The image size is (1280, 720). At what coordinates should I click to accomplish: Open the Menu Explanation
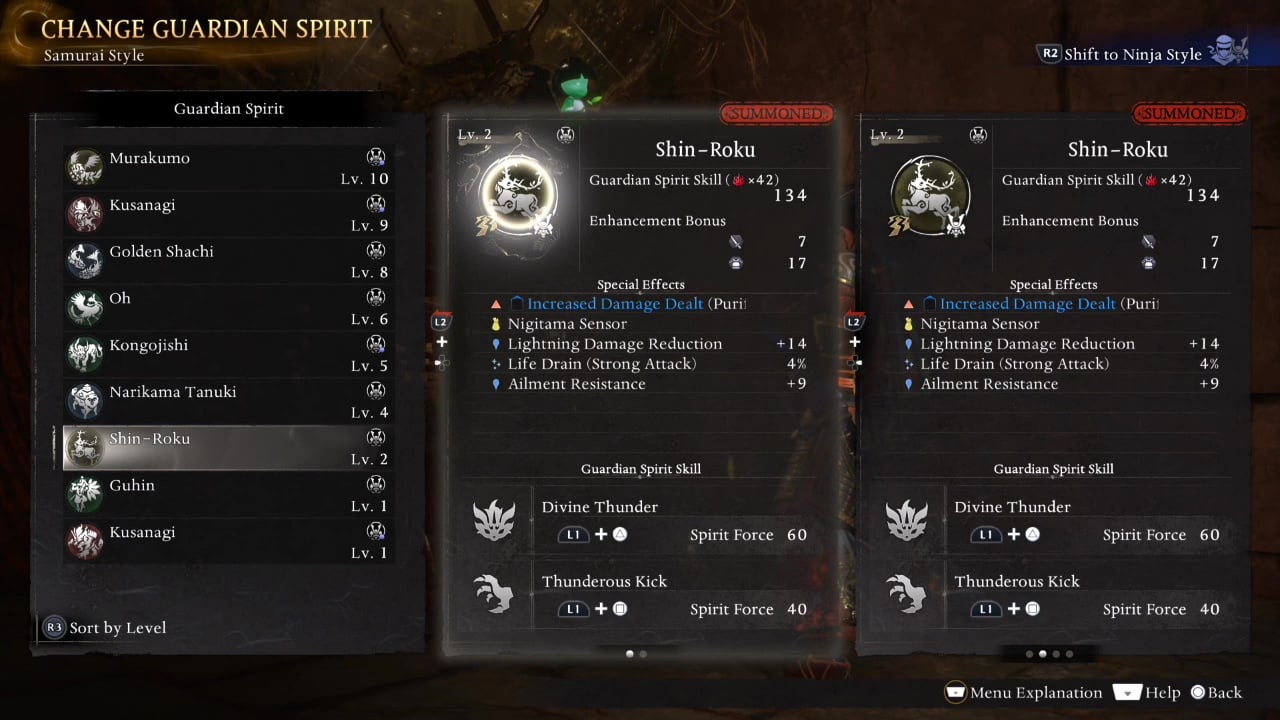tap(1024, 692)
